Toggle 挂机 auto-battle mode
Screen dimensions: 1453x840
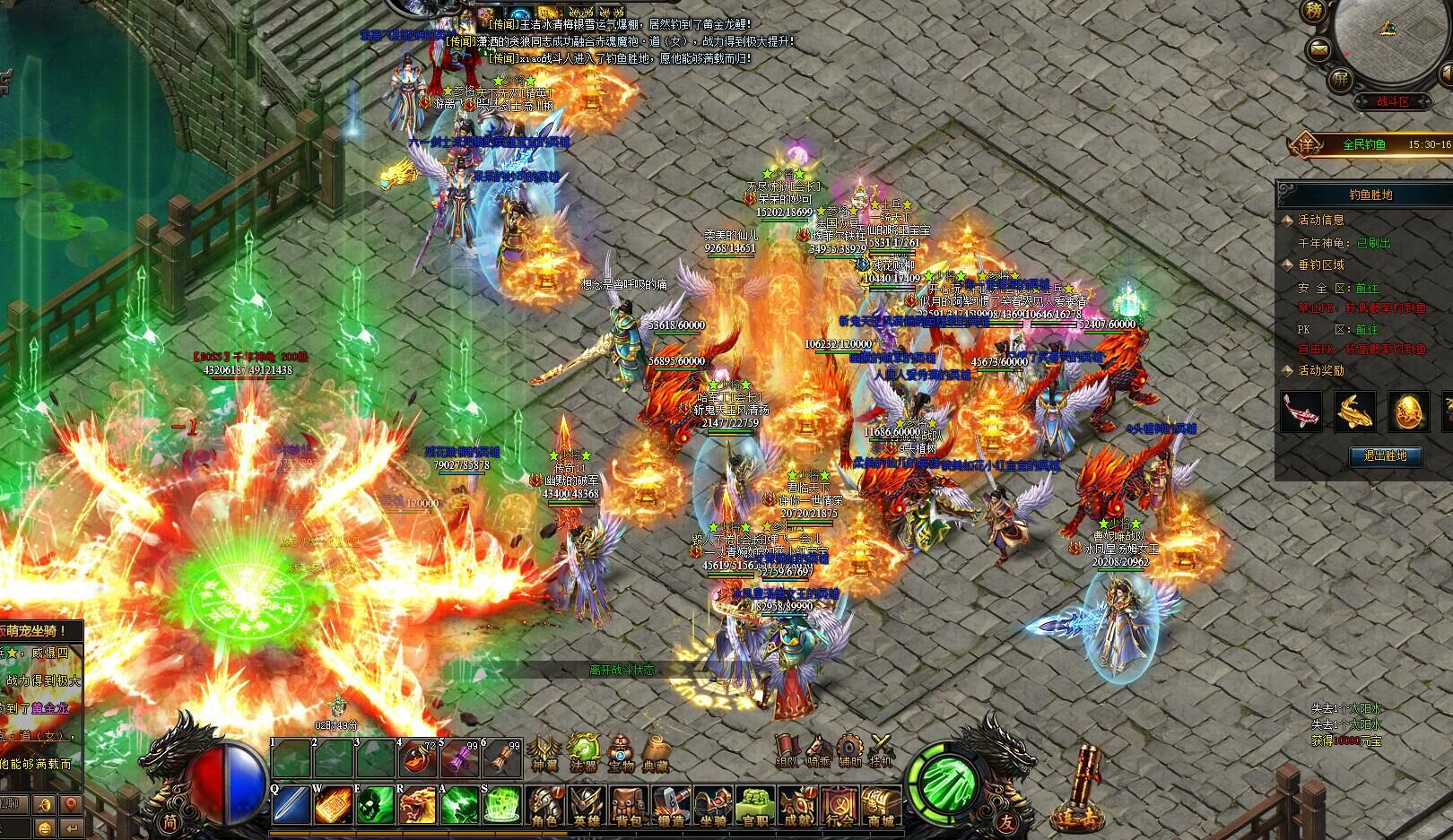[x=882, y=751]
